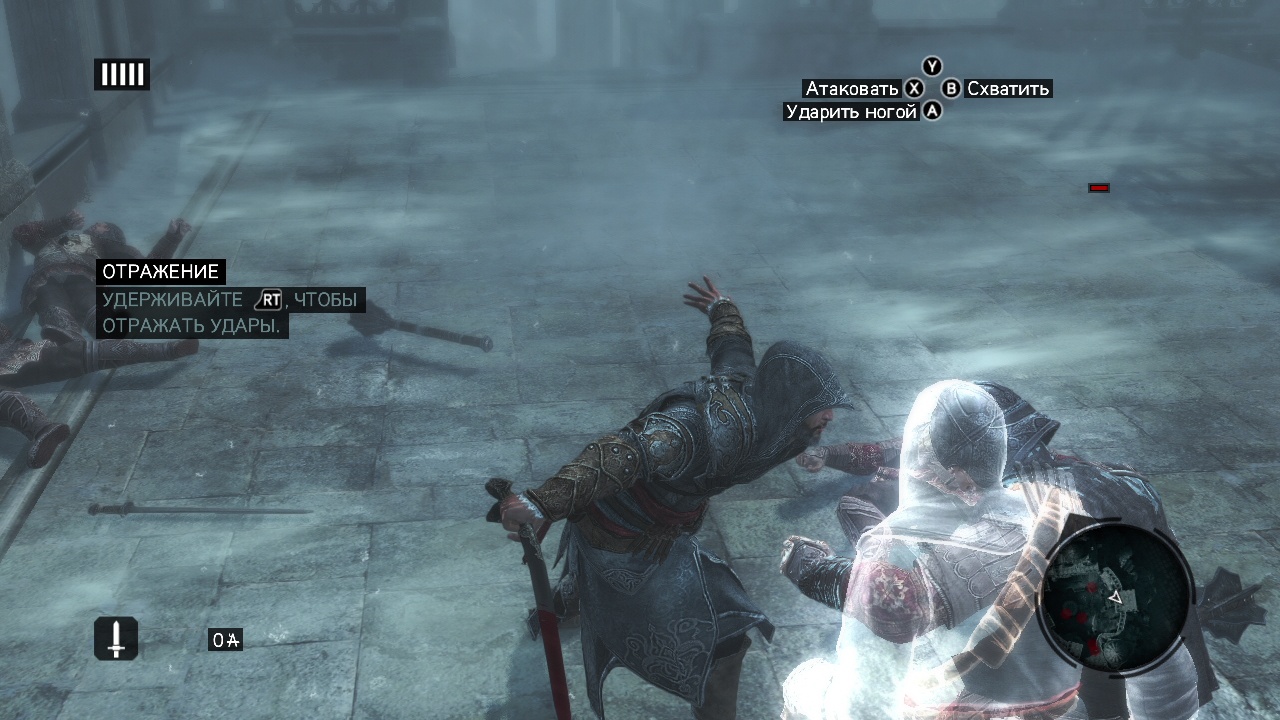Select the equipped sword weapon icon
Viewport: 1280px width, 720px height.
point(116,638)
